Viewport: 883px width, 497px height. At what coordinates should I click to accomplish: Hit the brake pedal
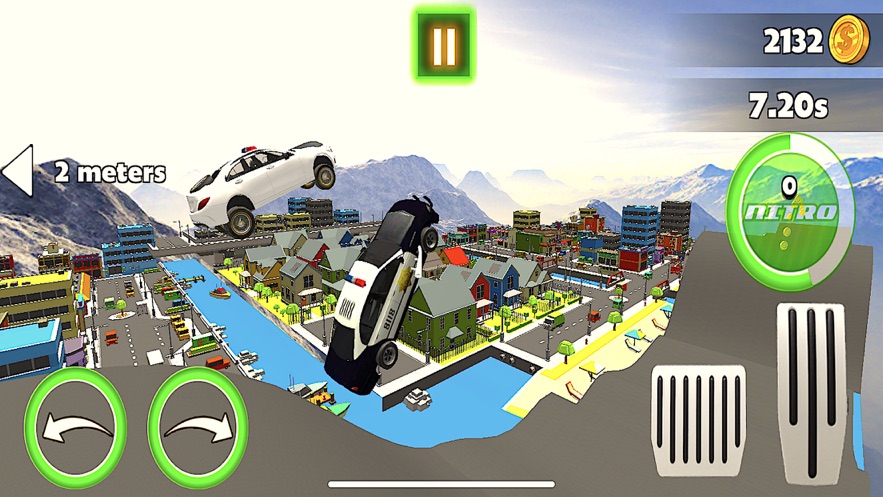click(x=698, y=420)
